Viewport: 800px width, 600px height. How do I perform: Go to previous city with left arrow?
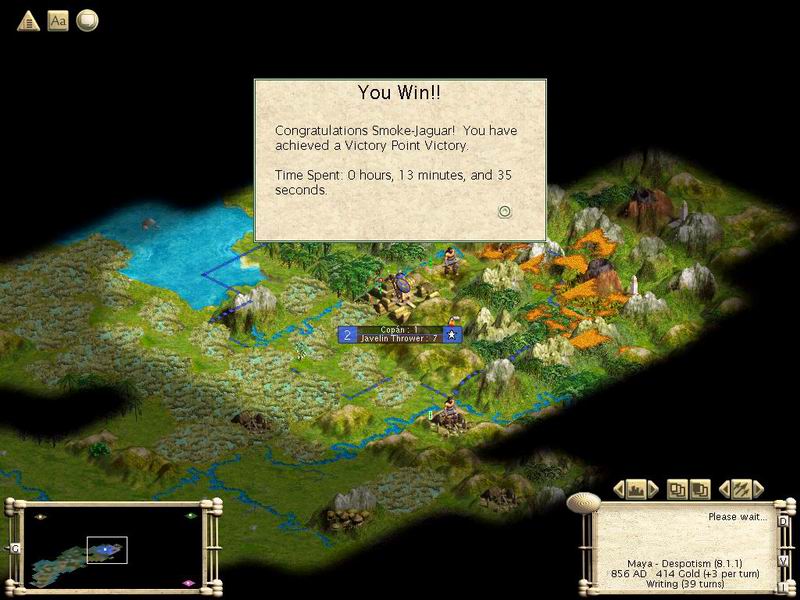click(x=618, y=489)
